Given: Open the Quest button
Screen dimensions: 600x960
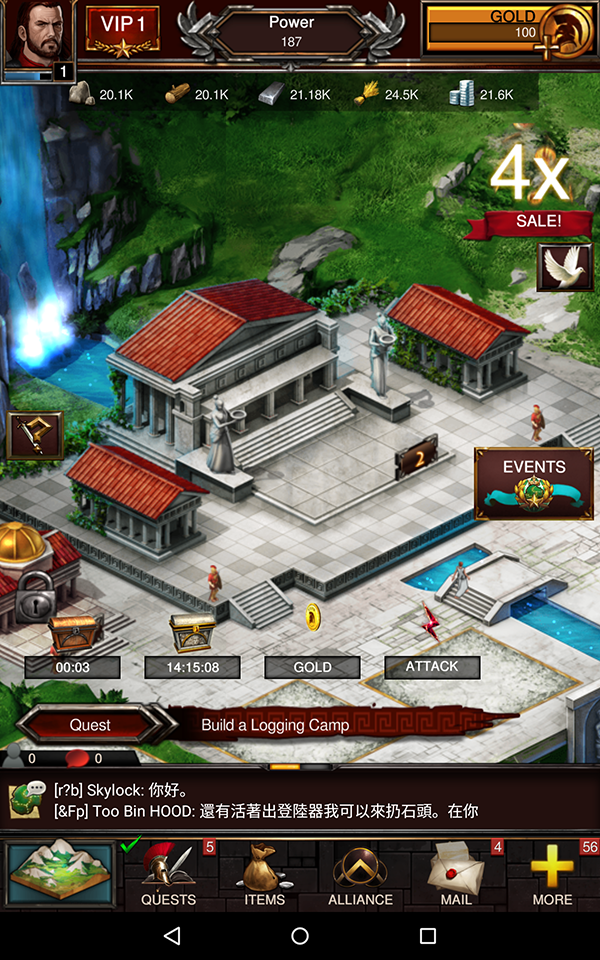Looking at the screenshot, I should tap(90, 724).
